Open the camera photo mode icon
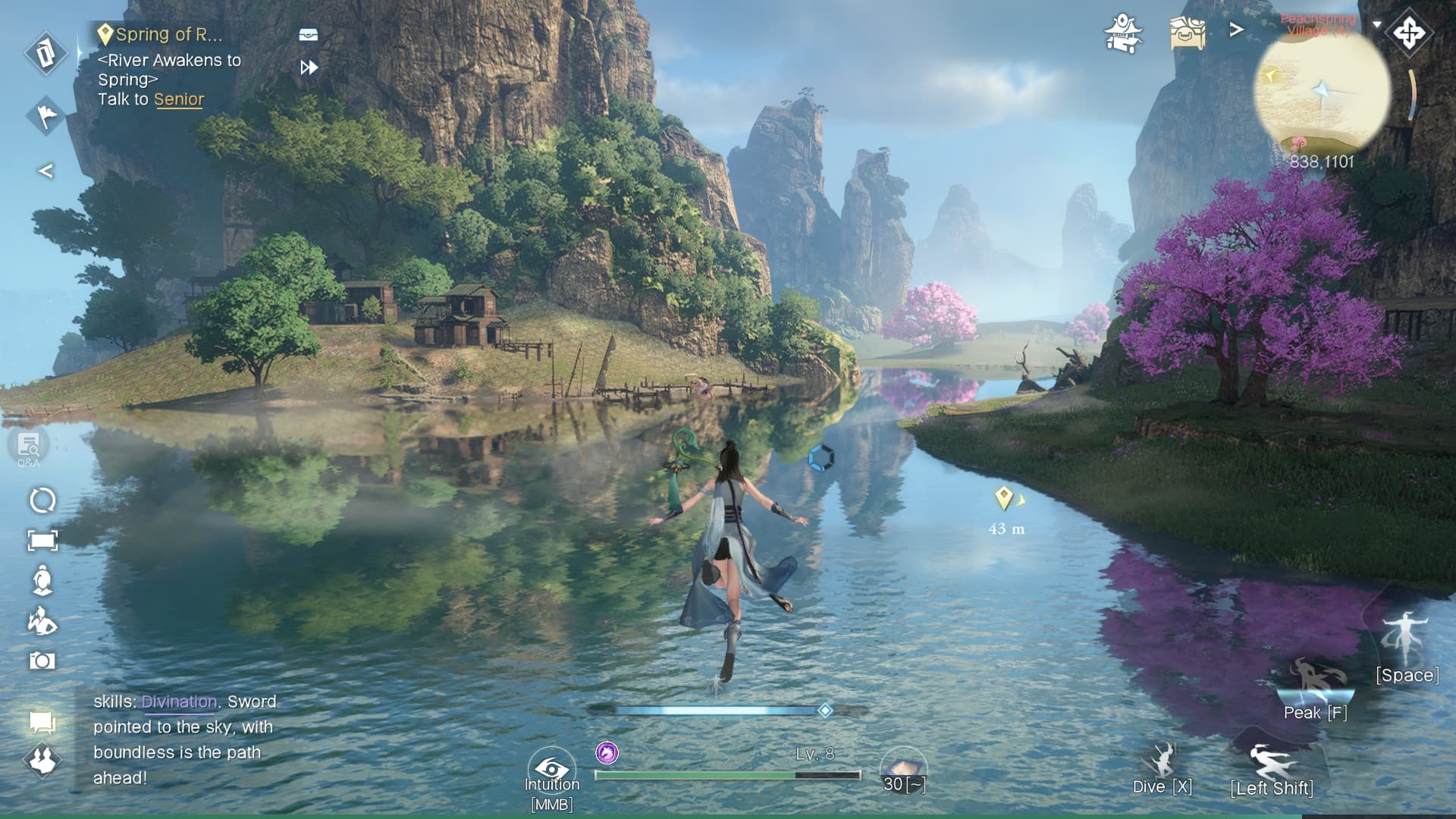Viewport: 1456px width, 819px height. [x=42, y=661]
